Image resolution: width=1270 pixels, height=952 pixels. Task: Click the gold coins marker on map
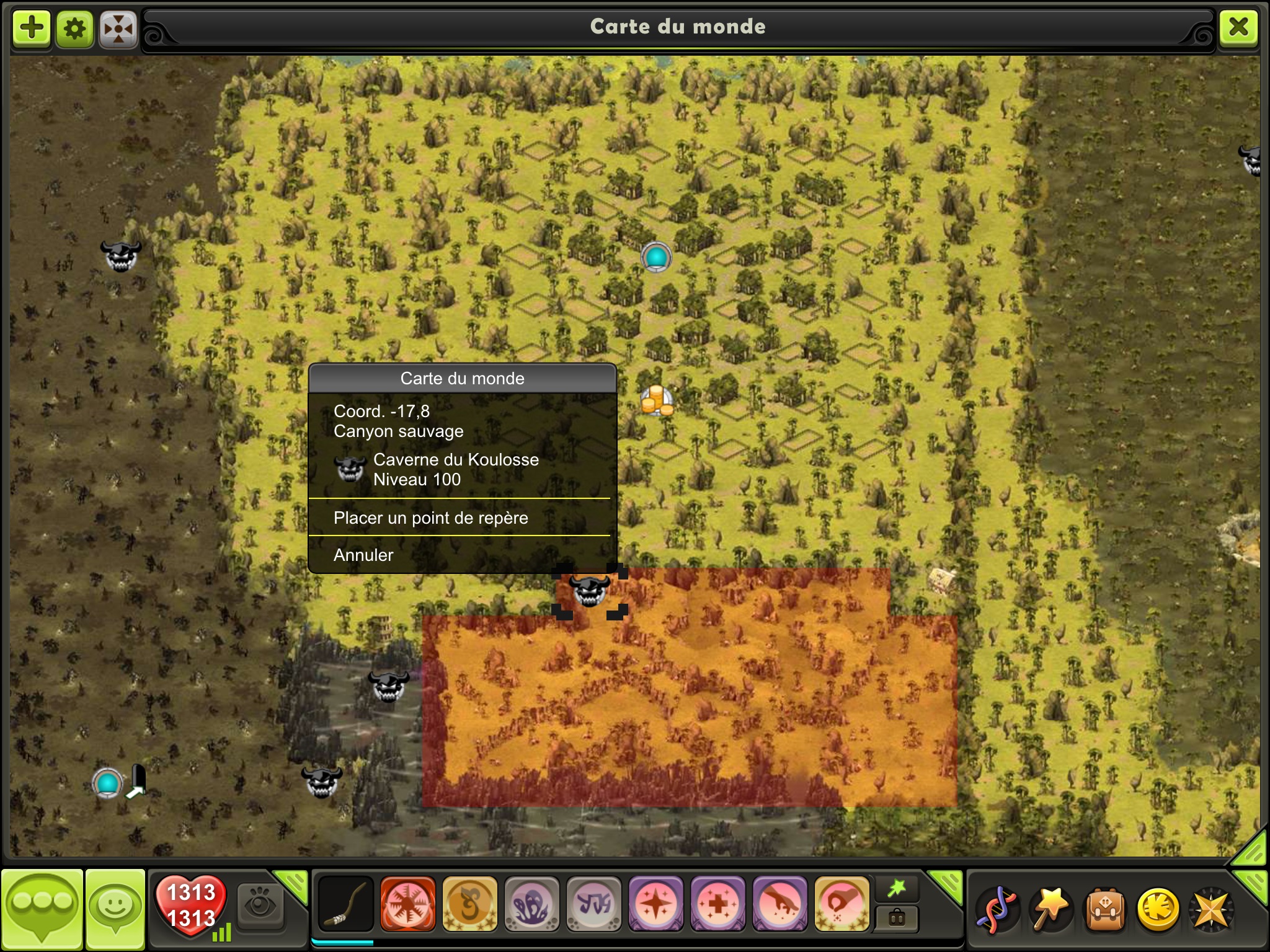click(x=656, y=400)
